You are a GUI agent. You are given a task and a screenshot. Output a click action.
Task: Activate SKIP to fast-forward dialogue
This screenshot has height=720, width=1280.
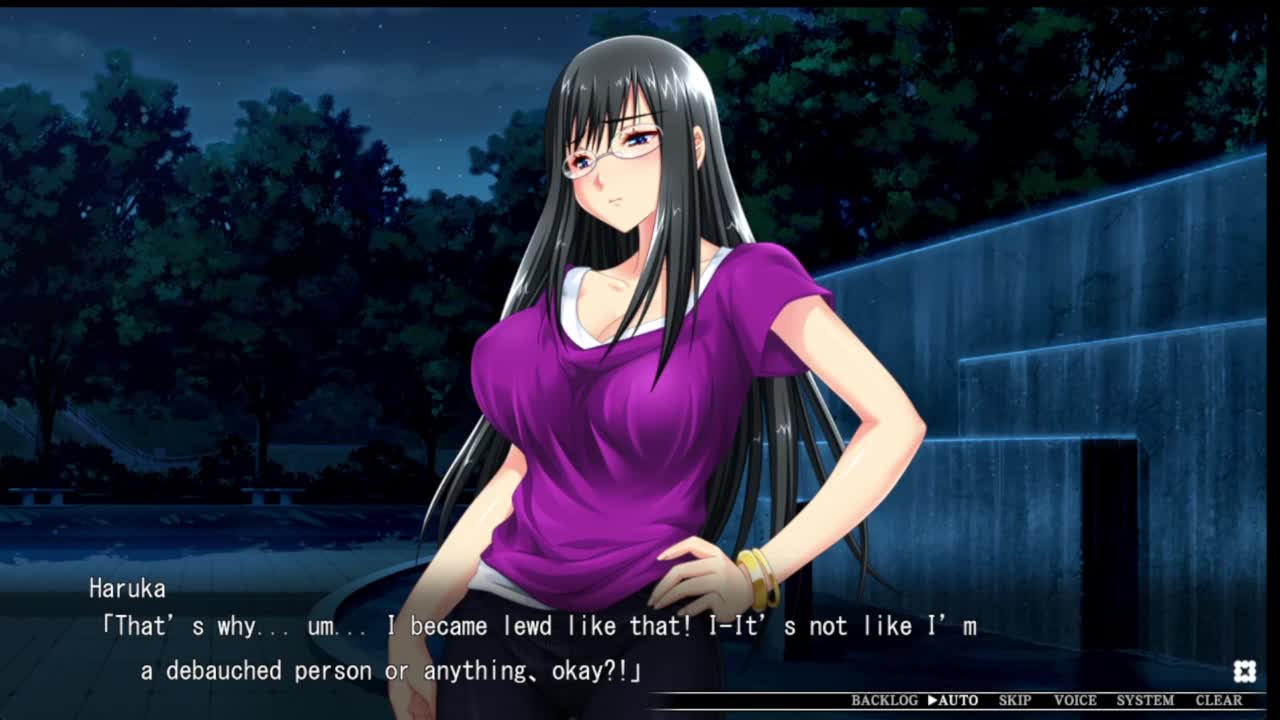(1015, 701)
